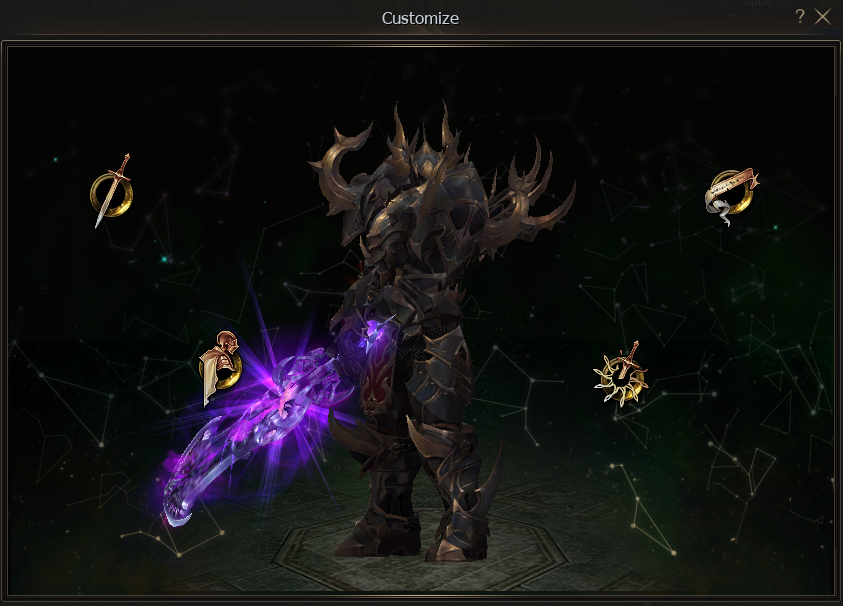Select the spiked sun sword emblem icon
This screenshot has height=606, width=843.
621,374
